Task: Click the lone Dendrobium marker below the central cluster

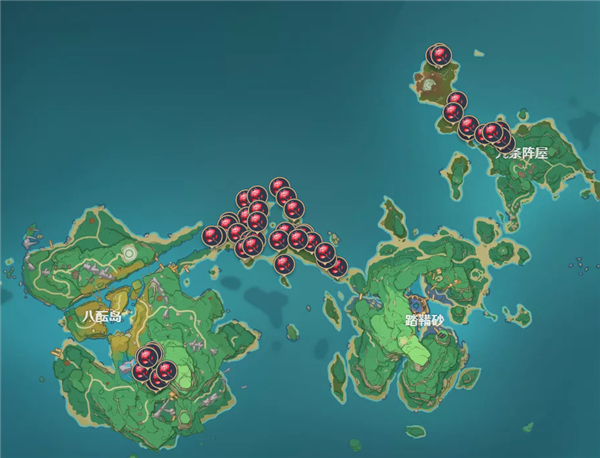Action: tap(285, 265)
